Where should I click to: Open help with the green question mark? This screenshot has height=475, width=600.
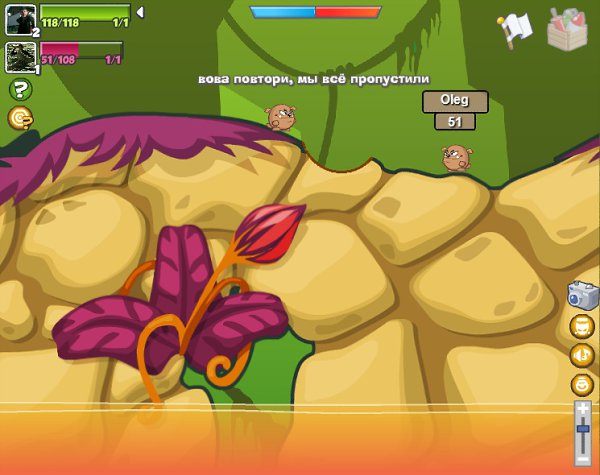pyautogui.click(x=20, y=90)
